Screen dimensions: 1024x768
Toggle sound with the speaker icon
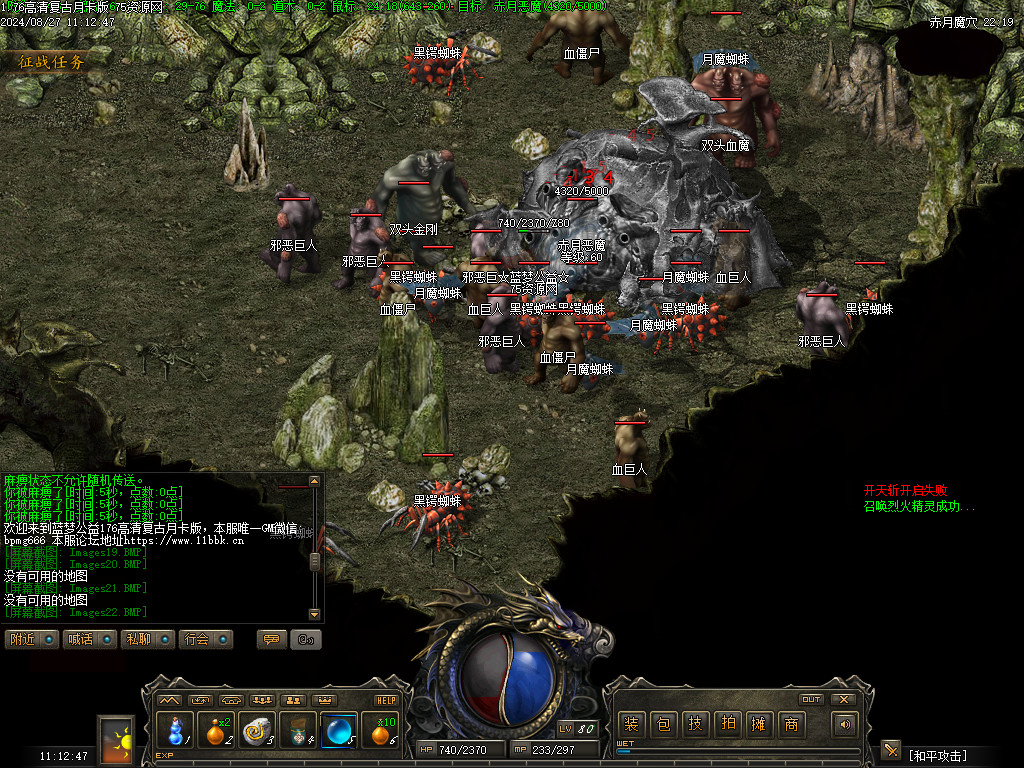845,724
